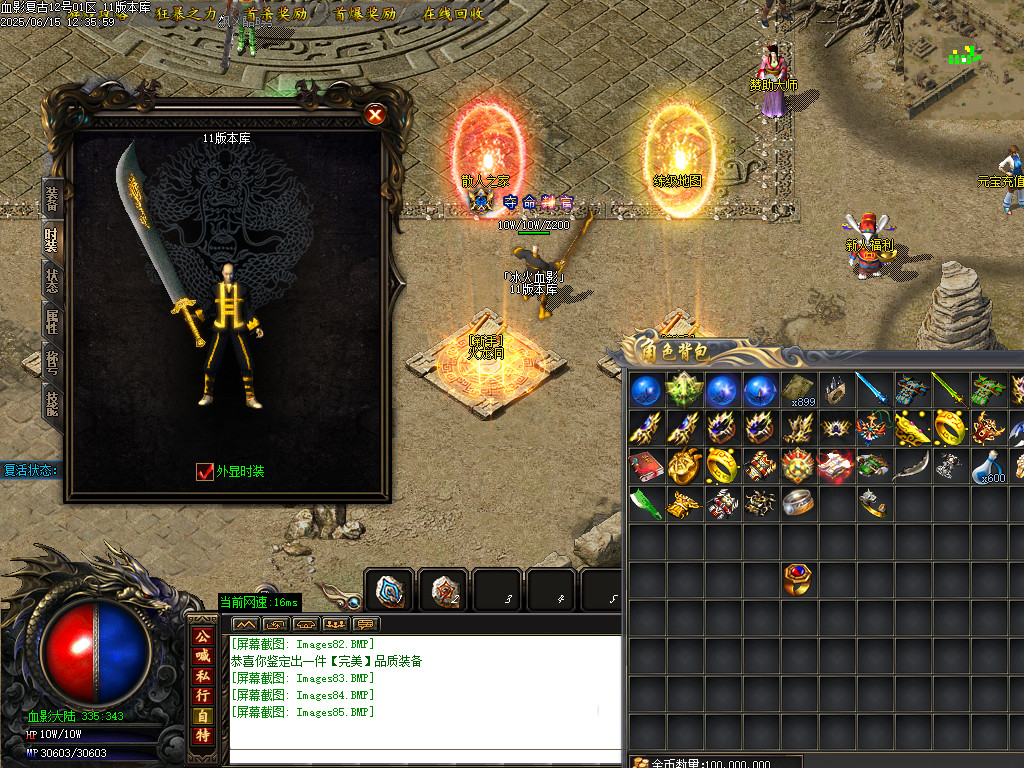Close the character fashion panel
Viewport: 1024px width, 768px height.
375,114
